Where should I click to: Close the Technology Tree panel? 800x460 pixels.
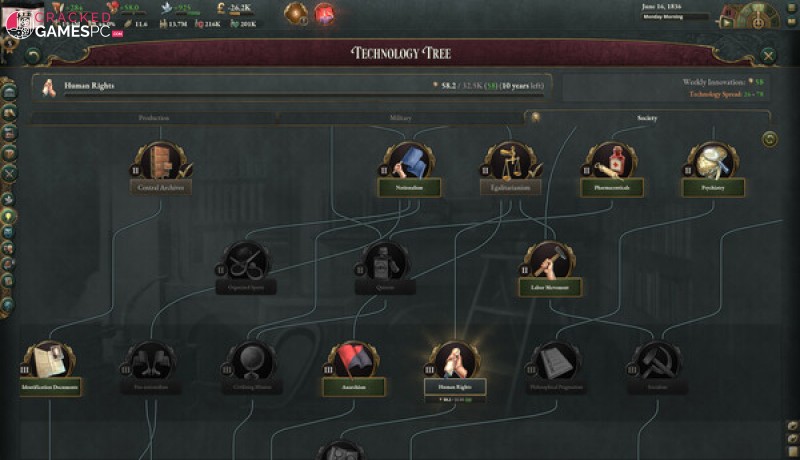tap(768, 57)
